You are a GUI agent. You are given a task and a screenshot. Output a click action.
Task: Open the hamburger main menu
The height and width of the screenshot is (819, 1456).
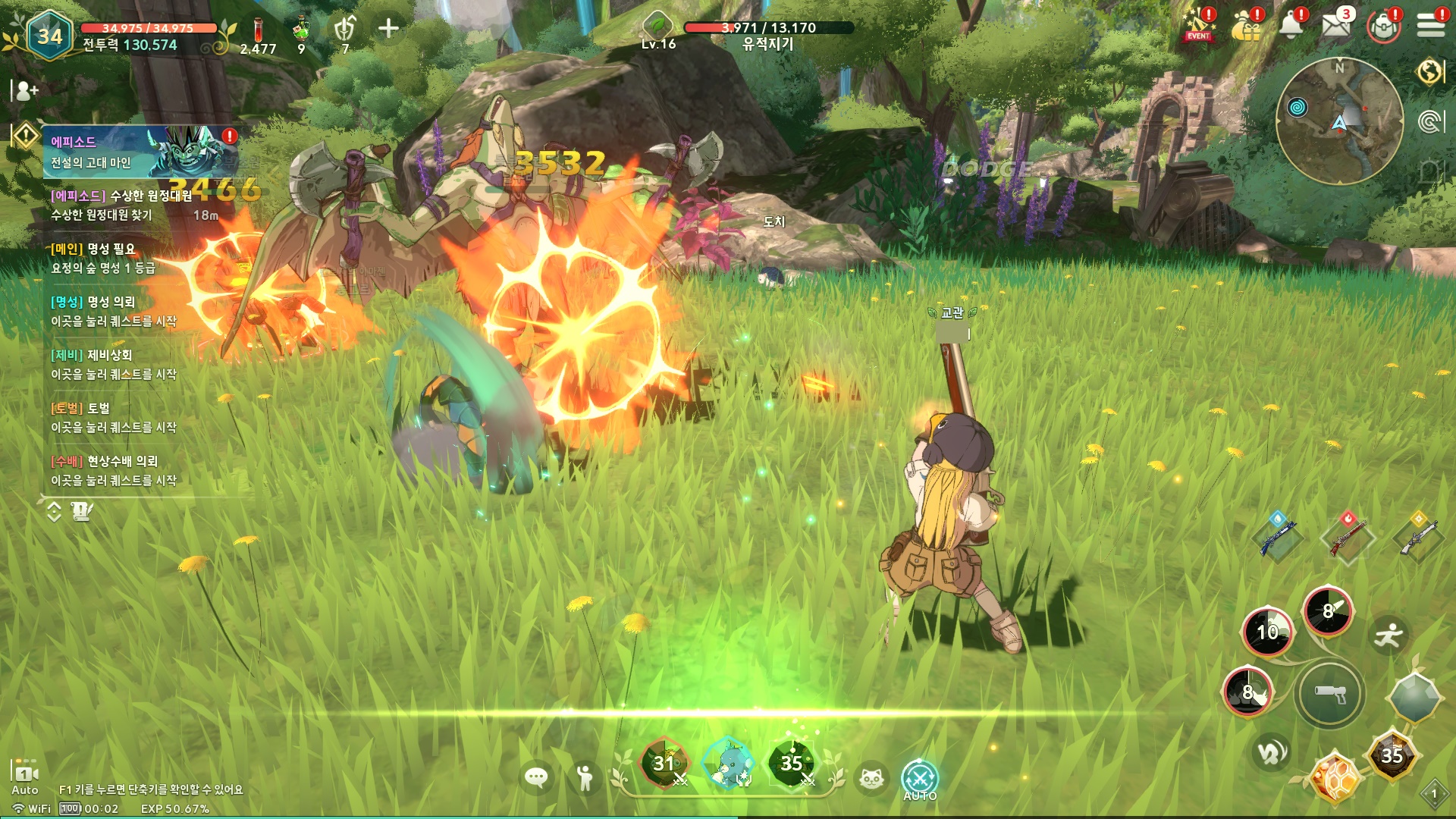(x=1430, y=26)
